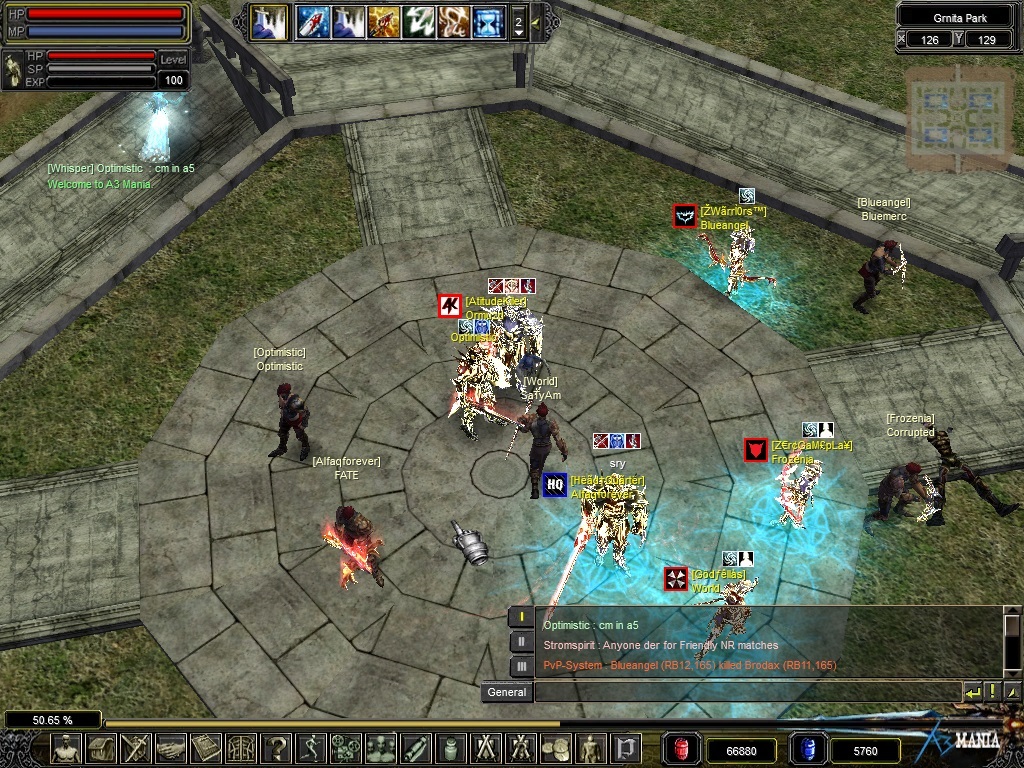This screenshot has width=1024, height=768.
Task: Send chat with the enter arrow button
Action: (x=972, y=692)
